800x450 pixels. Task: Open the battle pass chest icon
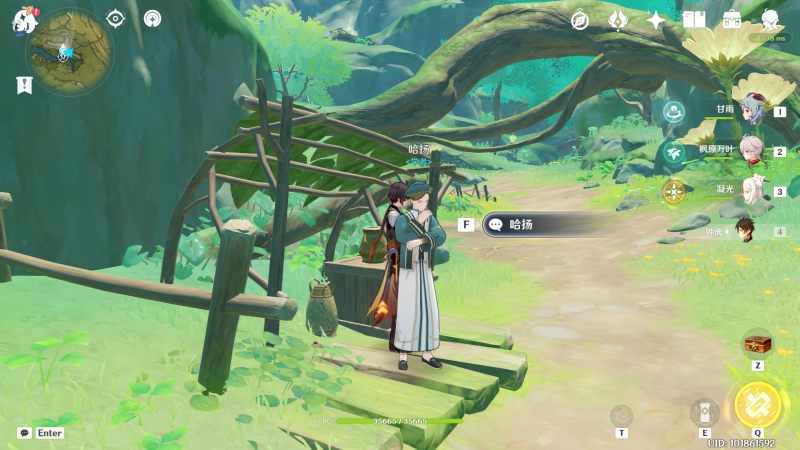732,20
